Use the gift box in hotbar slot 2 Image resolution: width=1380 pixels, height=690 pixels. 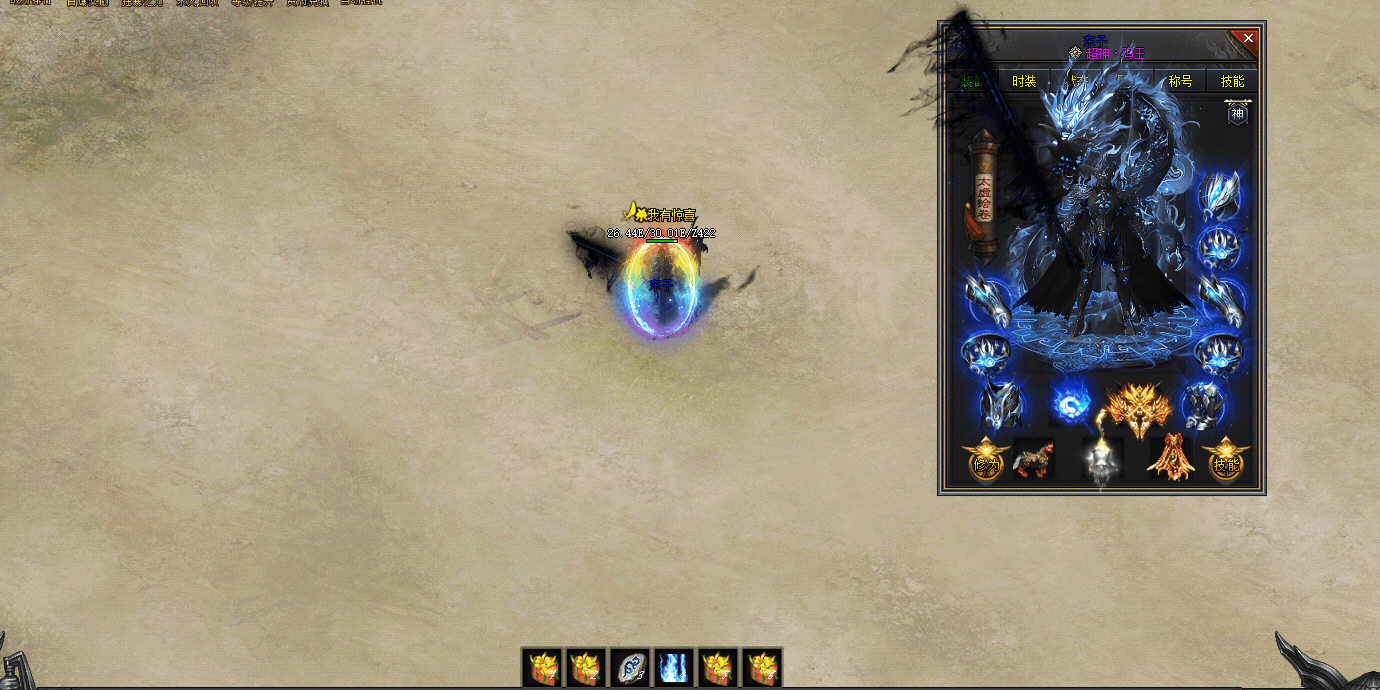pos(587,667)
